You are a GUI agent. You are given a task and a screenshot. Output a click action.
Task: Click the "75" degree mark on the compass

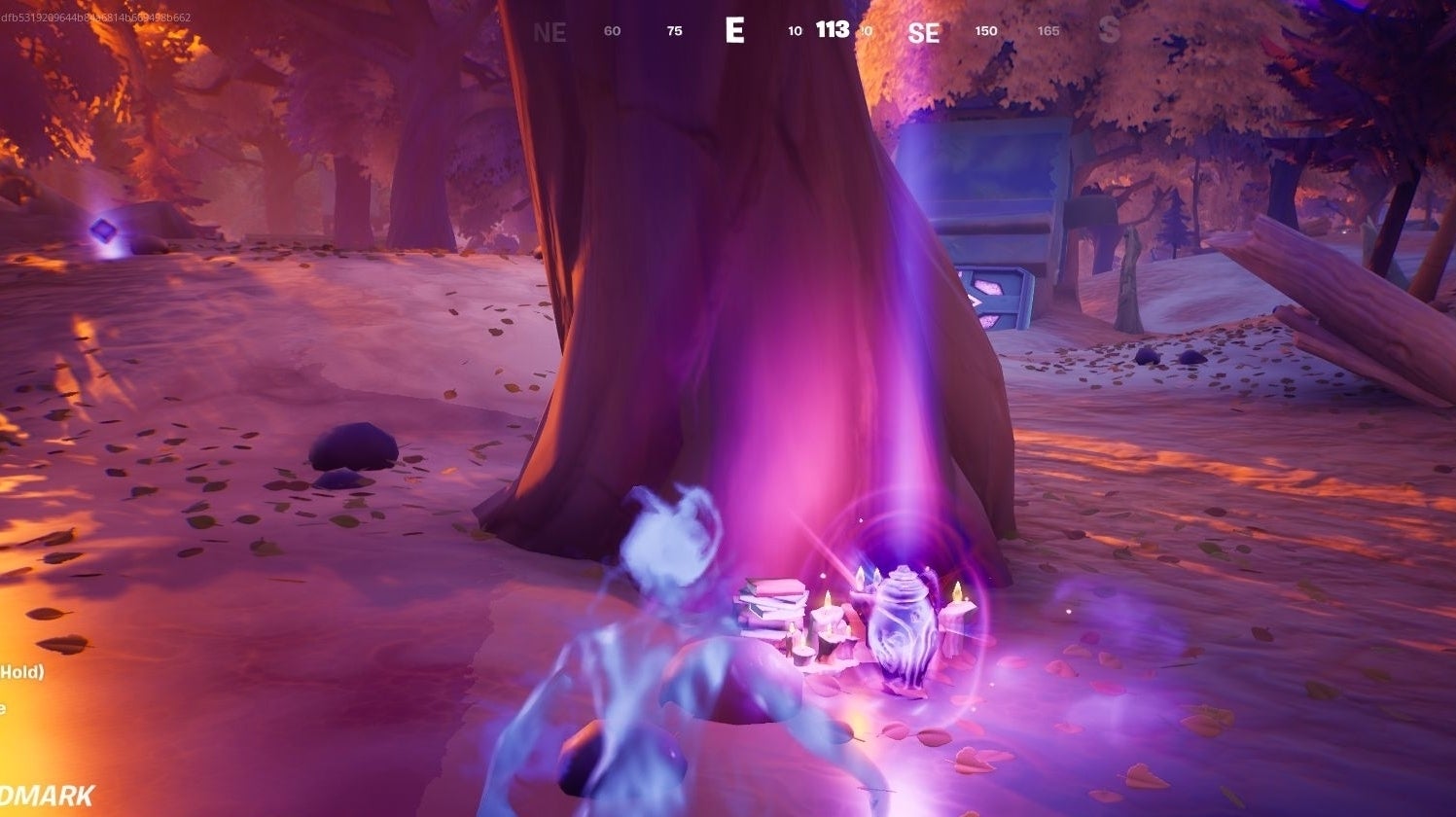pos(673,30)
